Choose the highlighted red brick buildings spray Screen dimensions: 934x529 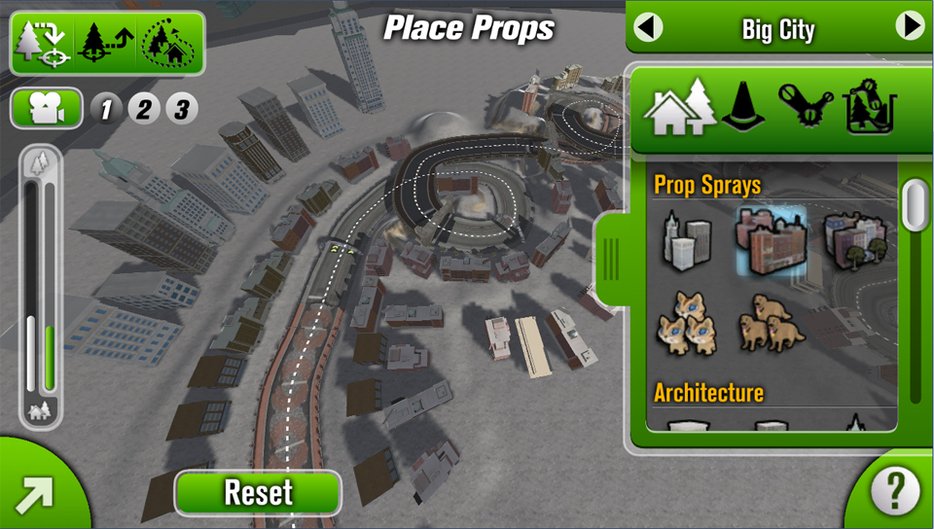click(770, 240)
